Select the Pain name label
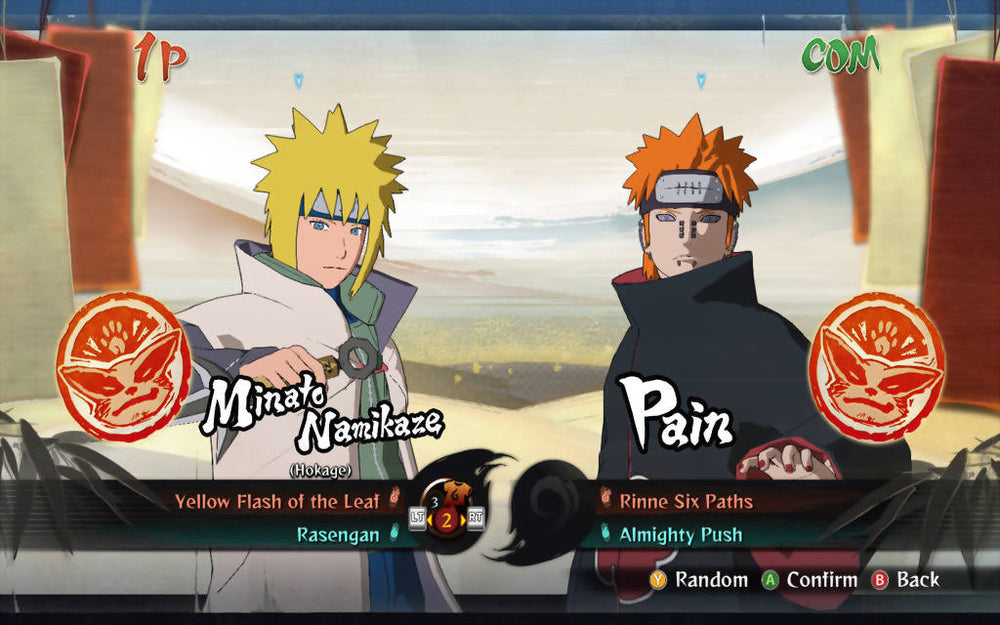Image resolution: width=1000 pixels, height=625 pixels. tap(675, 412)
